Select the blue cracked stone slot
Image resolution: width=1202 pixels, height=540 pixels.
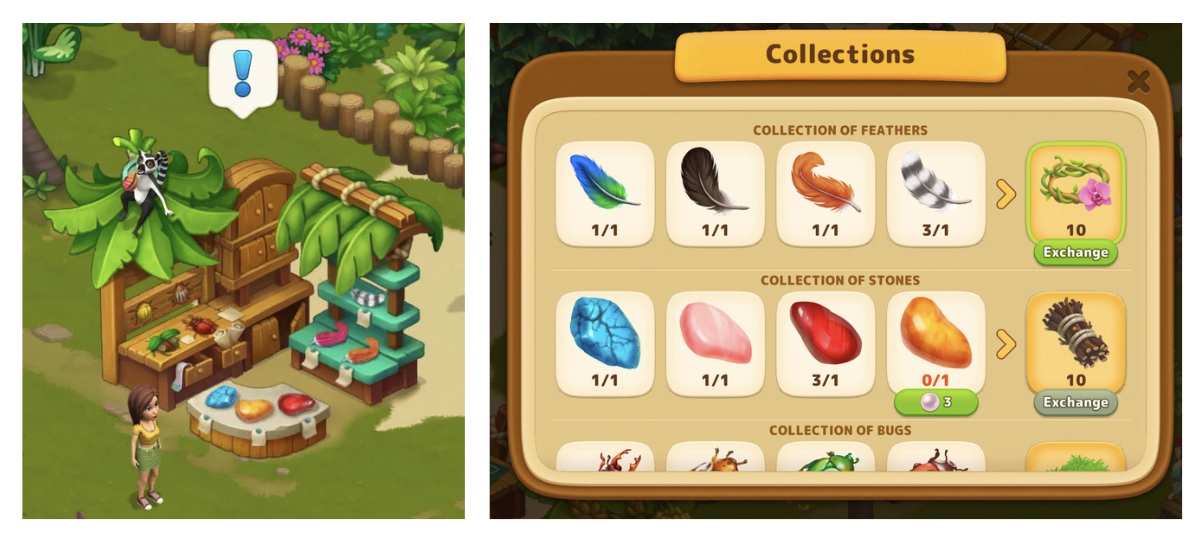[605, 342]
